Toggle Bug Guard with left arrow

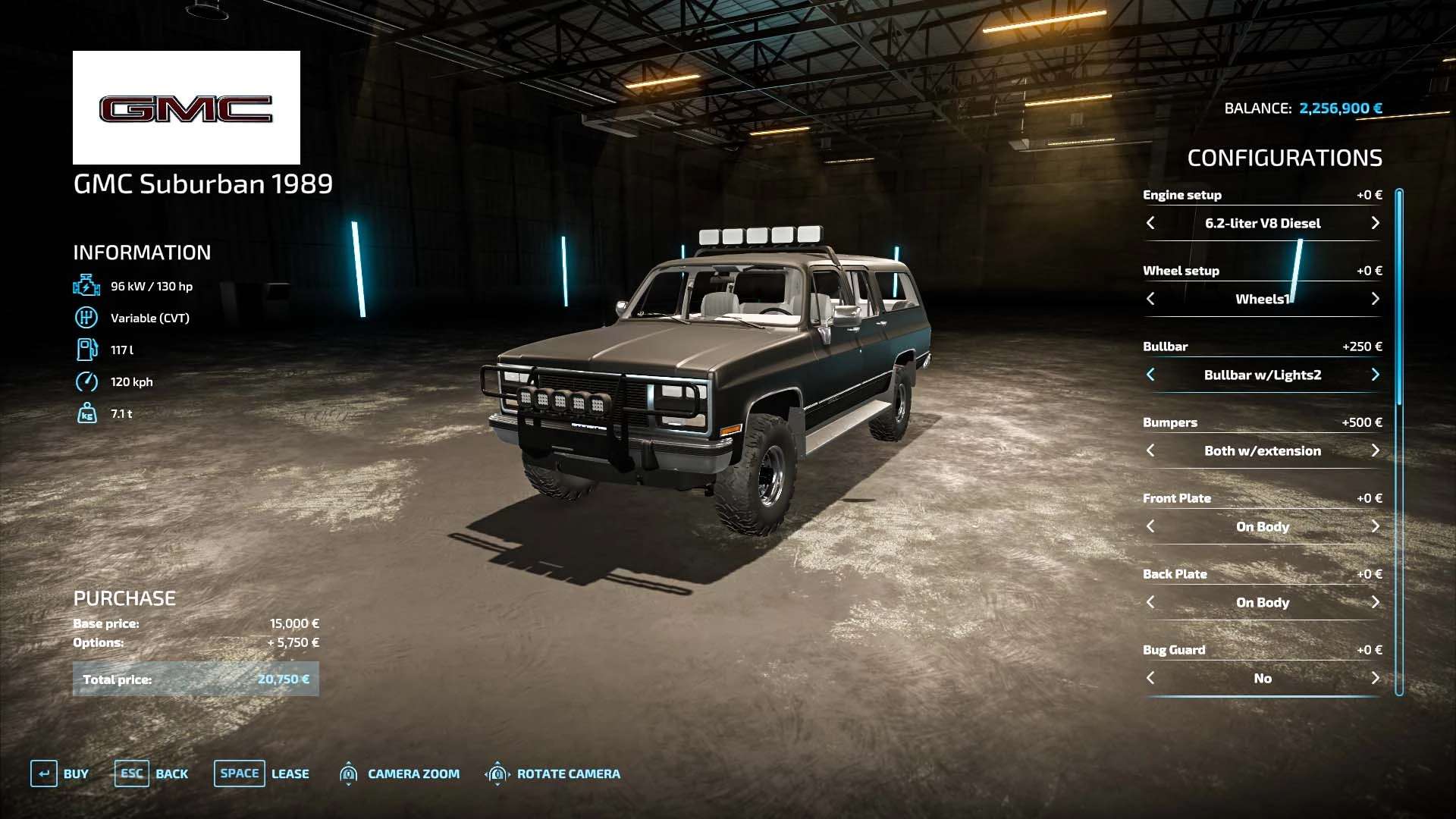pos(1150,678)
